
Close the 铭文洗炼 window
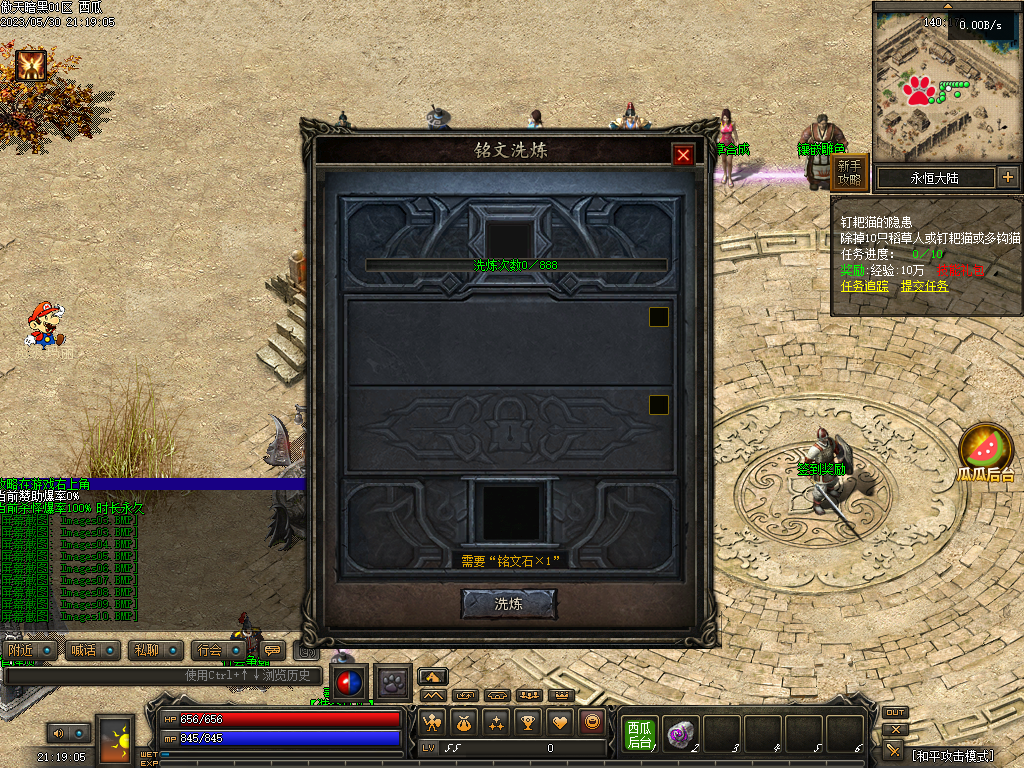click(683, 155)
